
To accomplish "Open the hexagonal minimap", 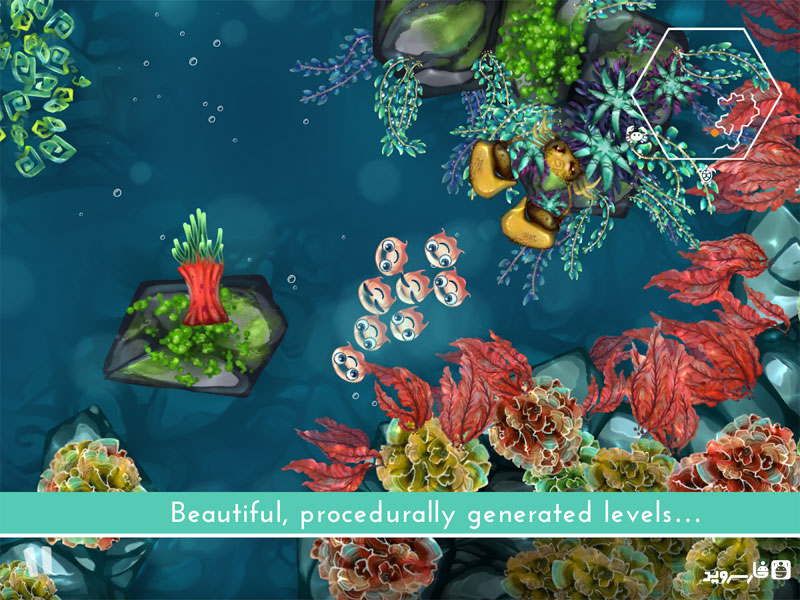I will [x=708, y=94].
